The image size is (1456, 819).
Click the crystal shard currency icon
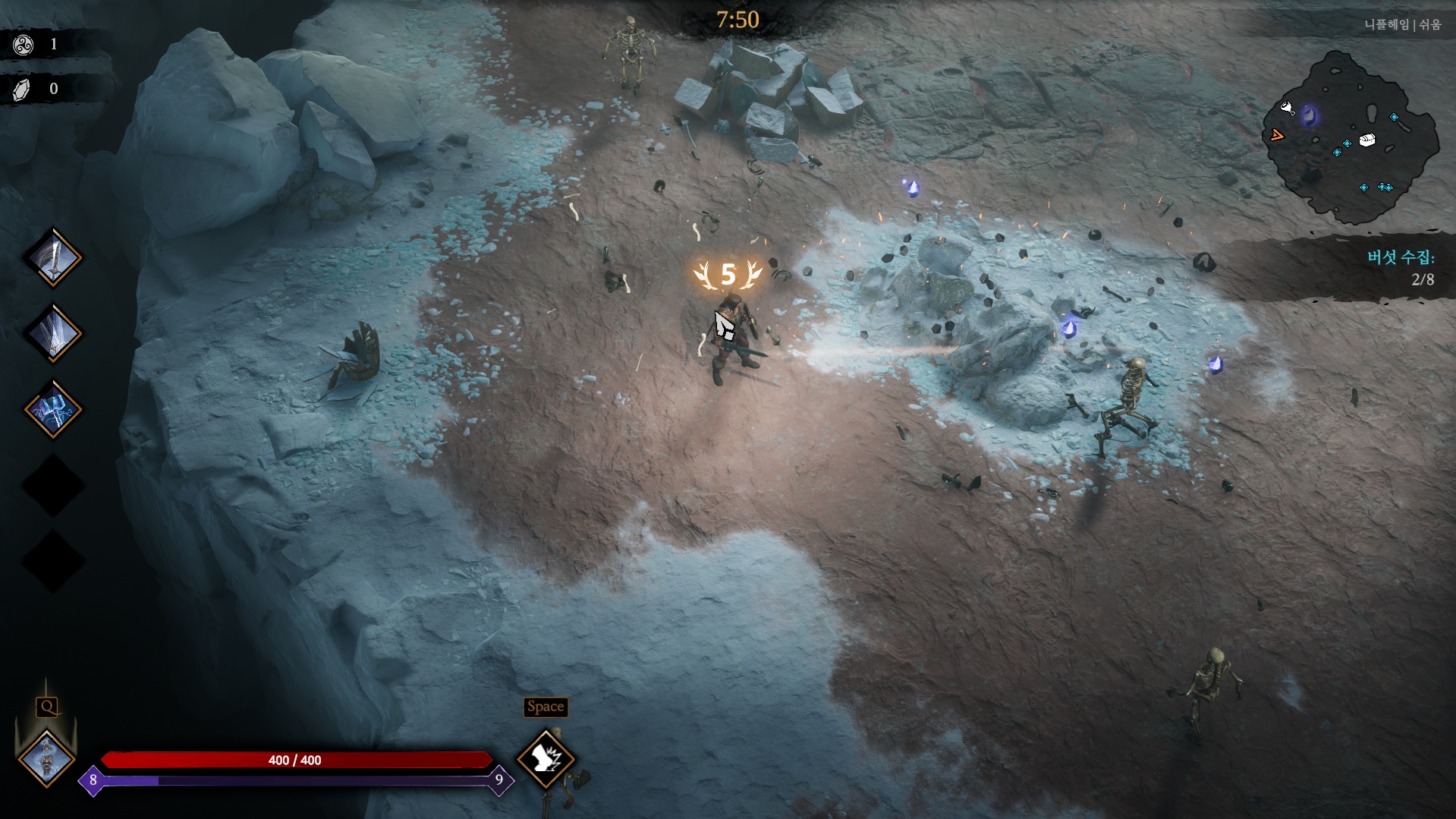click(24, 90)
